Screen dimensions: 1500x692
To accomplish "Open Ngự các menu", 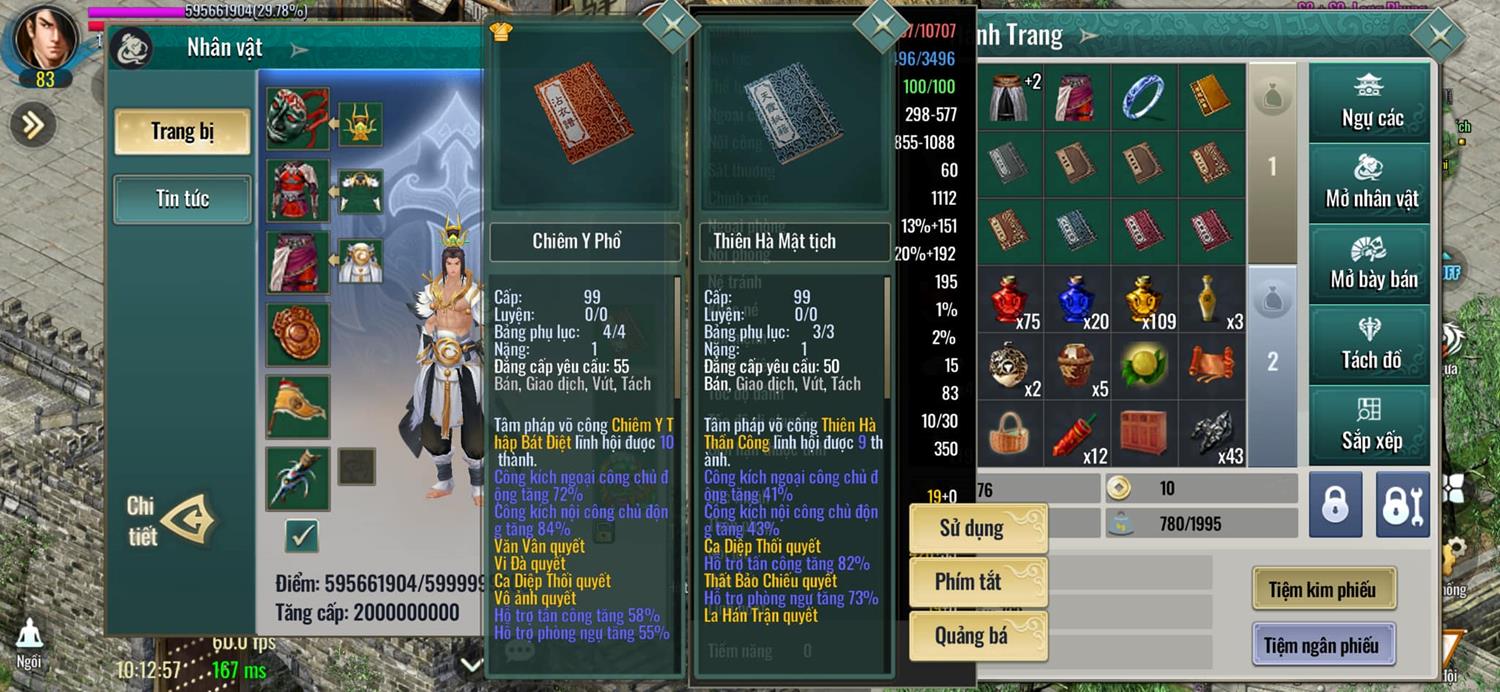I will 1371,103.
